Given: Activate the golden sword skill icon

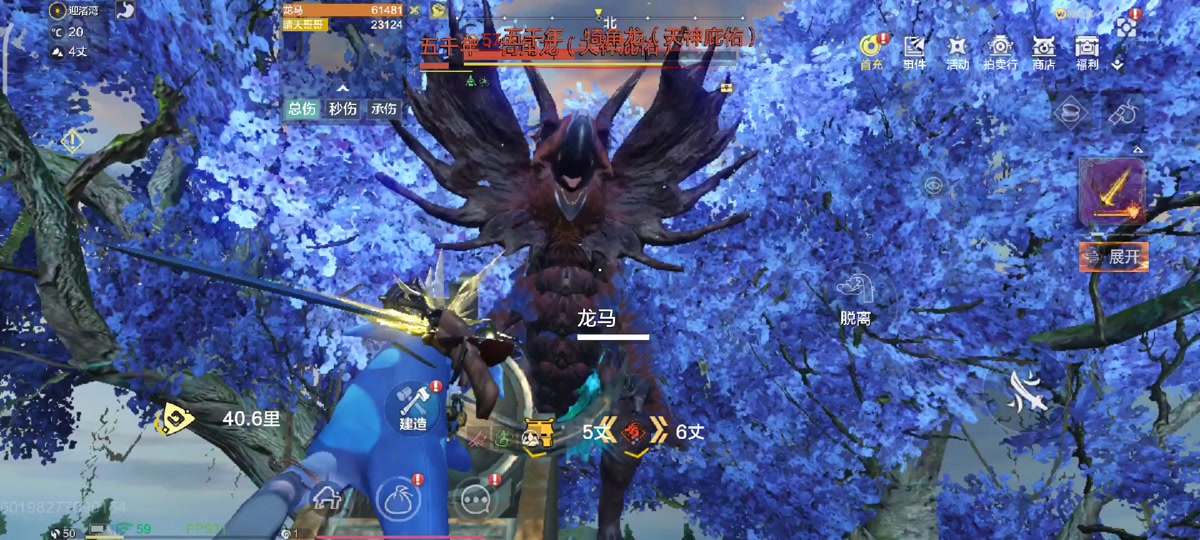Looking at the screenshot, I should click(x=1111, y=192).
